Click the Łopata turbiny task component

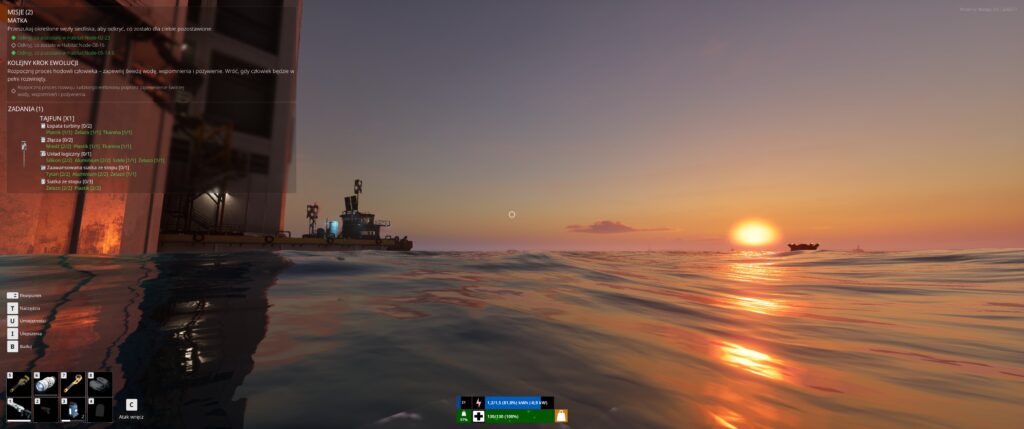tap(66, 125)
